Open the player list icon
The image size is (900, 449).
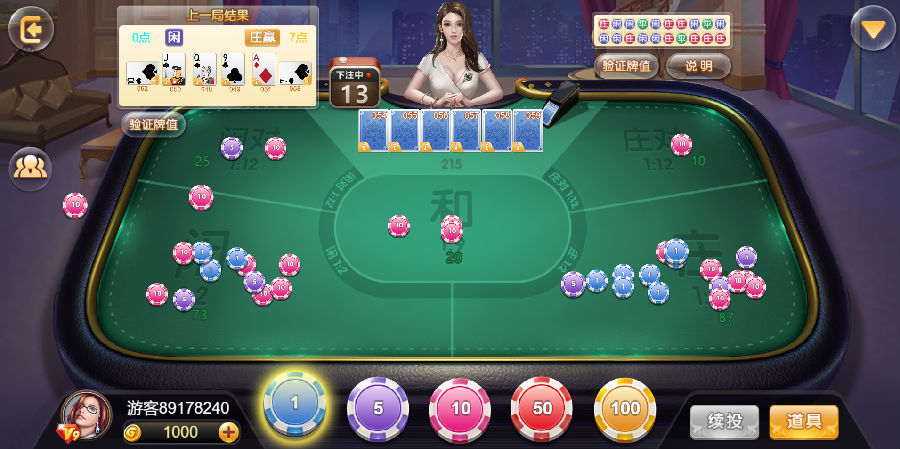[x=30, y=167]
